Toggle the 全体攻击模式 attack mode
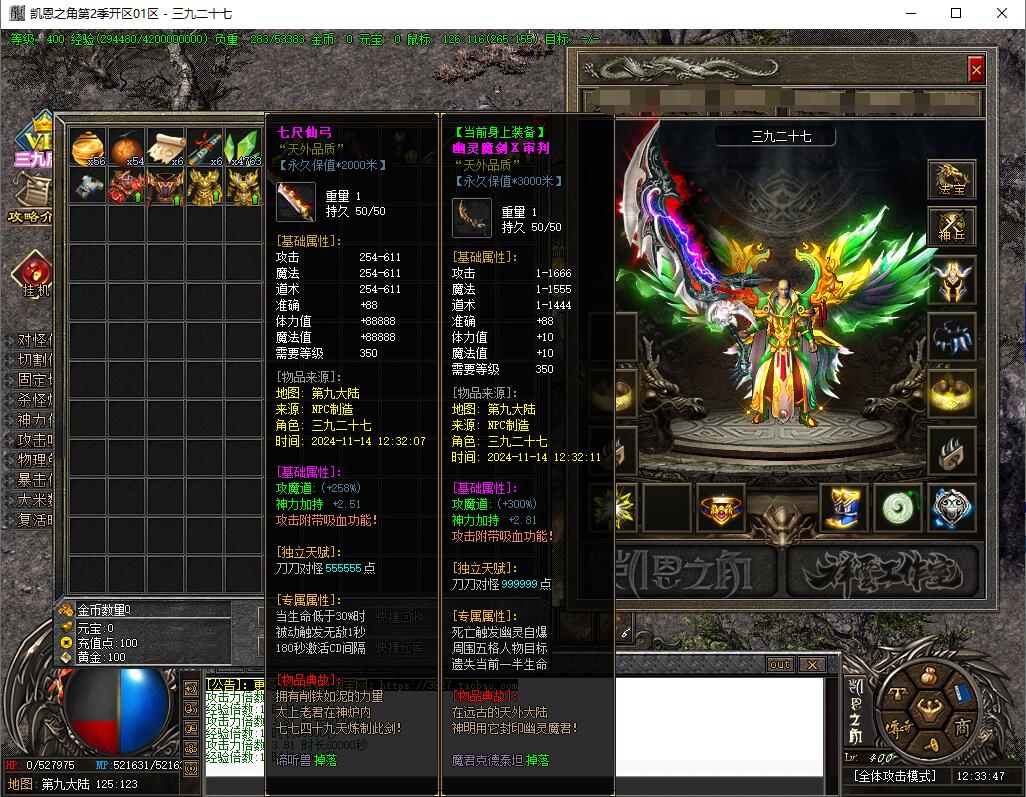The height and width of the screenshot is (797, 1026). point(895,776)
